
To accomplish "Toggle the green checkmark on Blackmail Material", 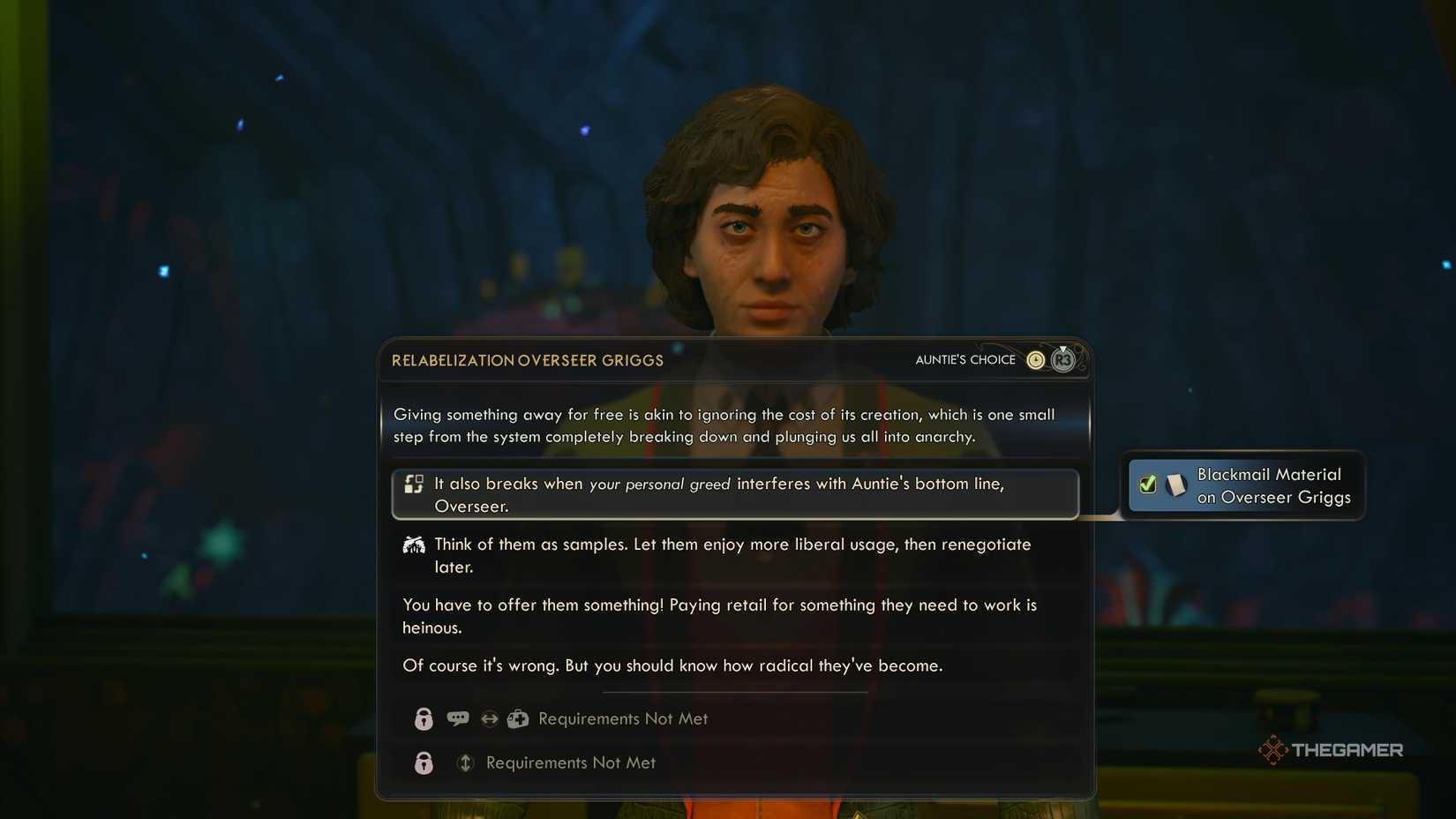I will coord(1148,485).
